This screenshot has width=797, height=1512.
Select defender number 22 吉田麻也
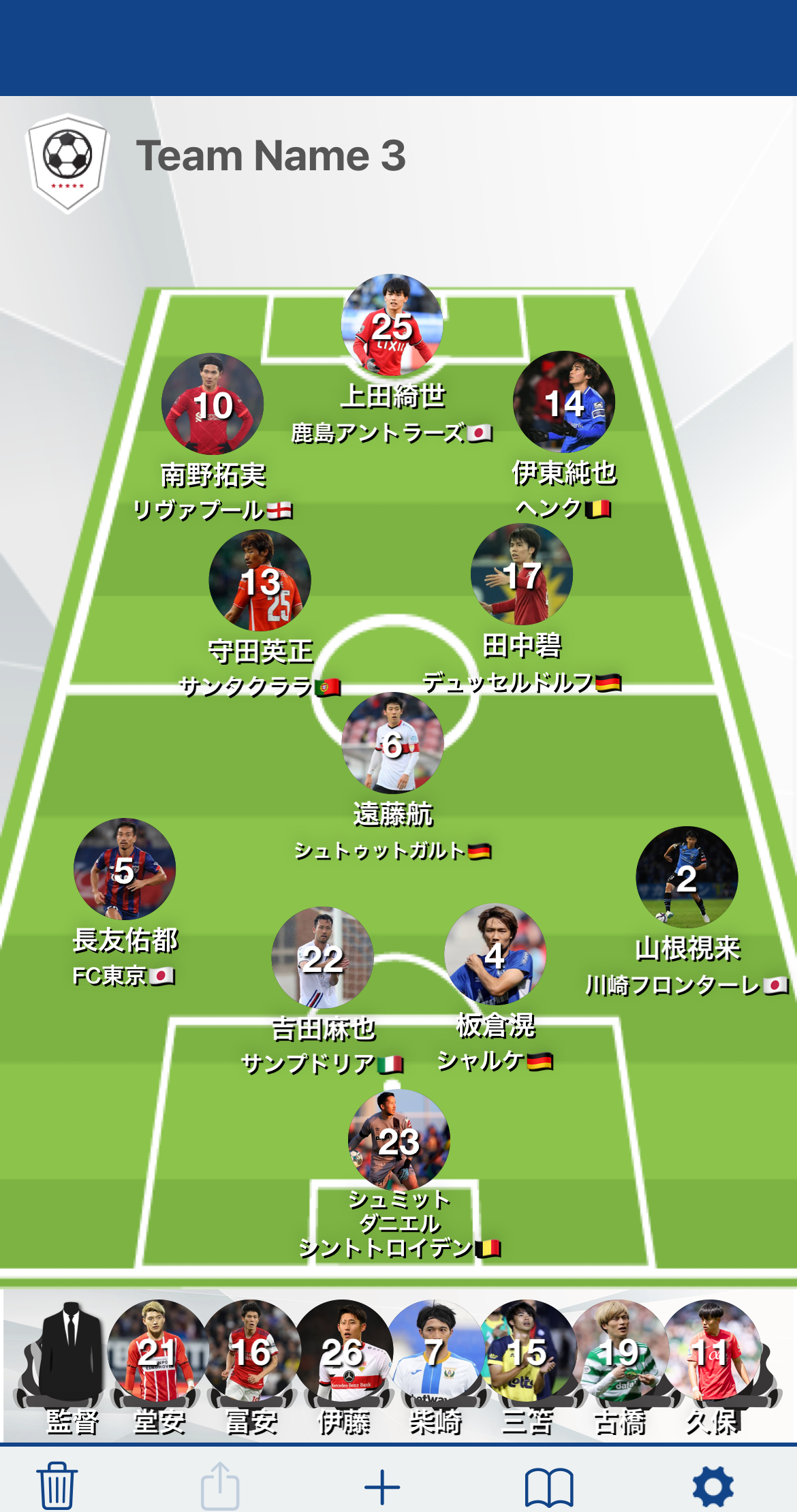click(323, 958)
